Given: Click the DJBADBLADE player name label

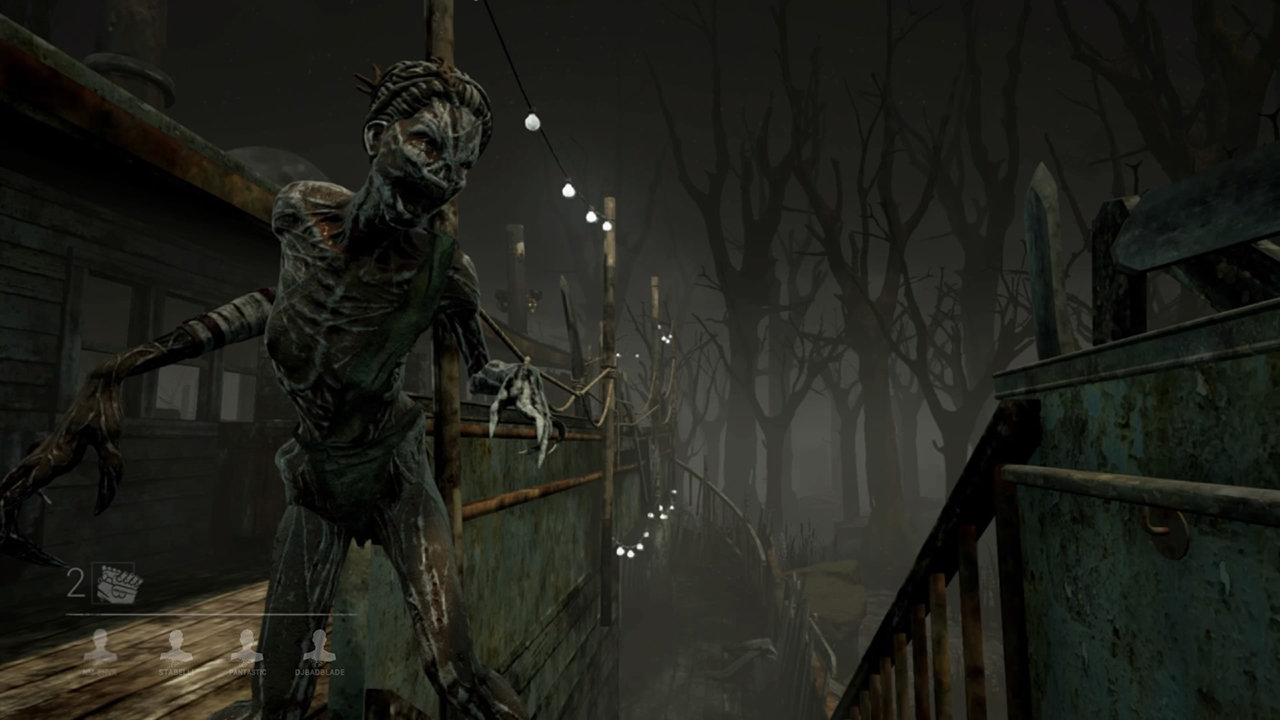Looking at the screenshot, I should (320, 672).
